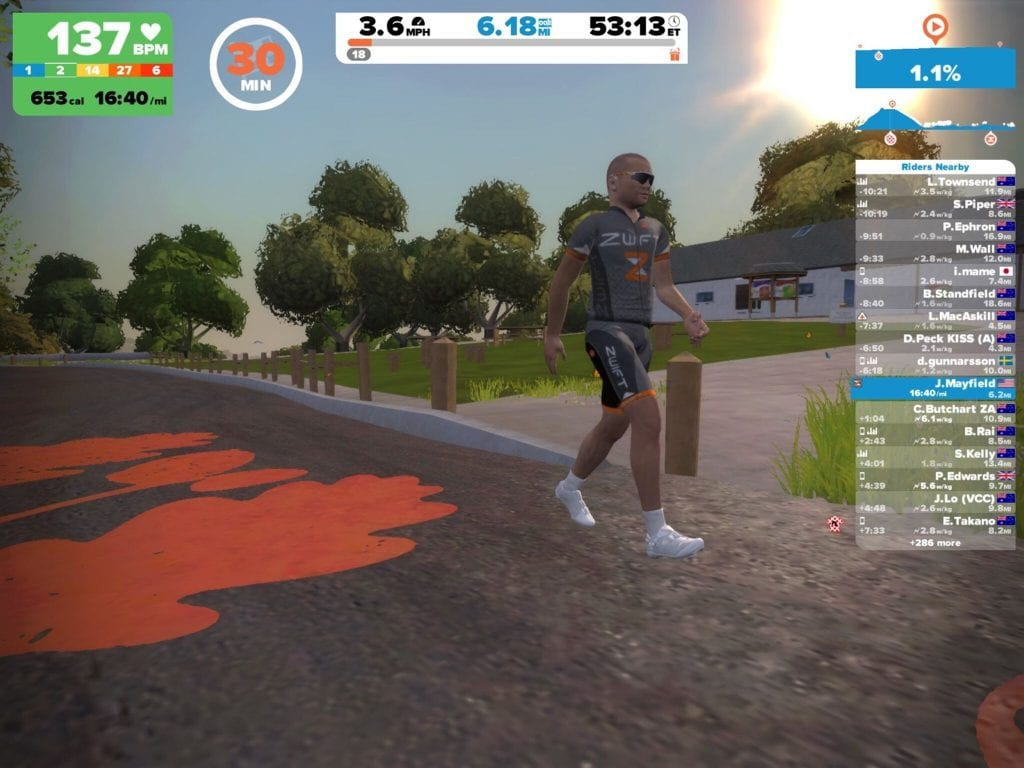Image resolution: width=1024 pixels, height=768 pixels.
Task: Choose S.Piper from the nearby riders
Action: tap(935, 209)
